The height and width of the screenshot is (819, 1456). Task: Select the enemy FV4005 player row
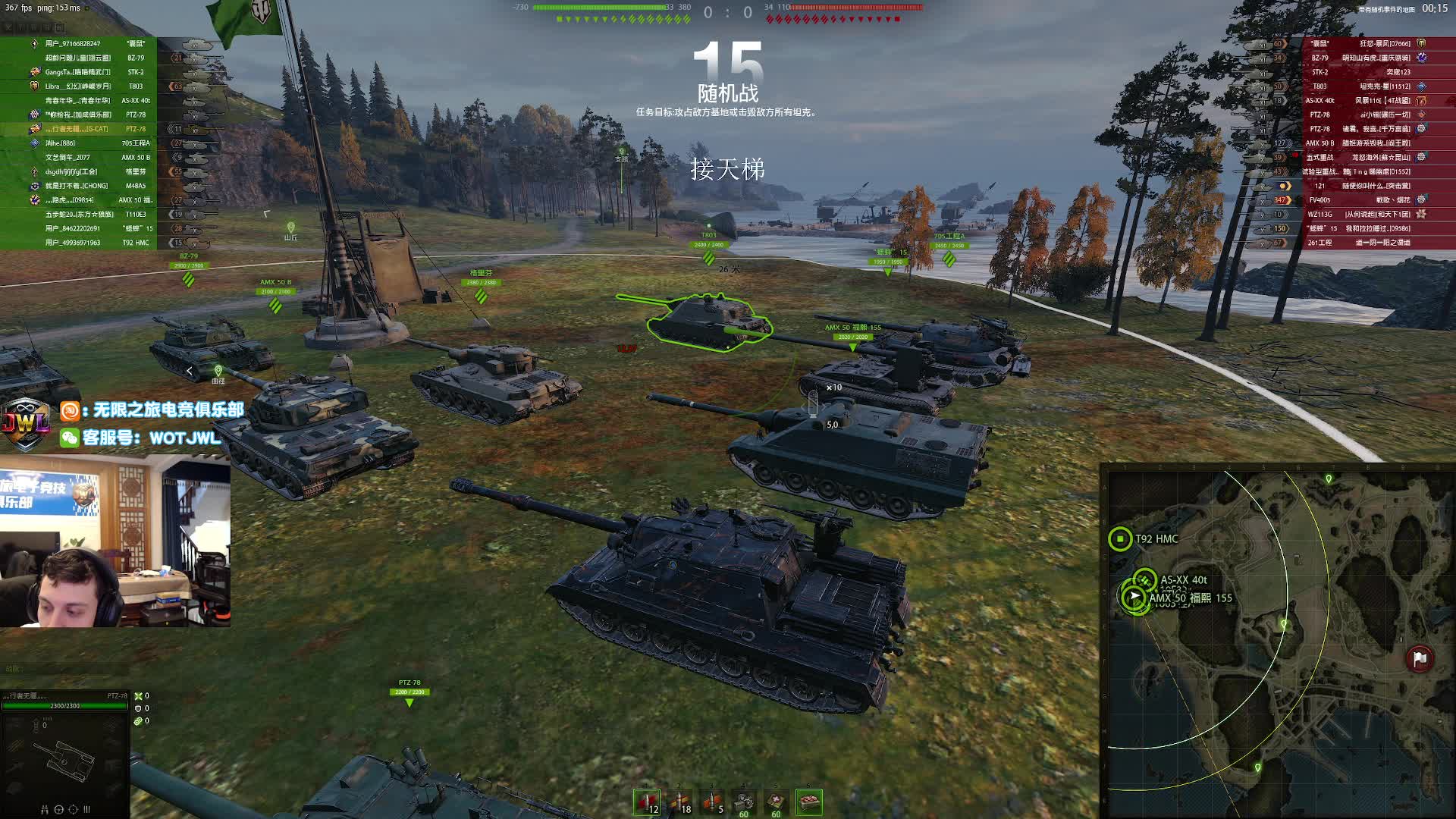(1365, 200)
